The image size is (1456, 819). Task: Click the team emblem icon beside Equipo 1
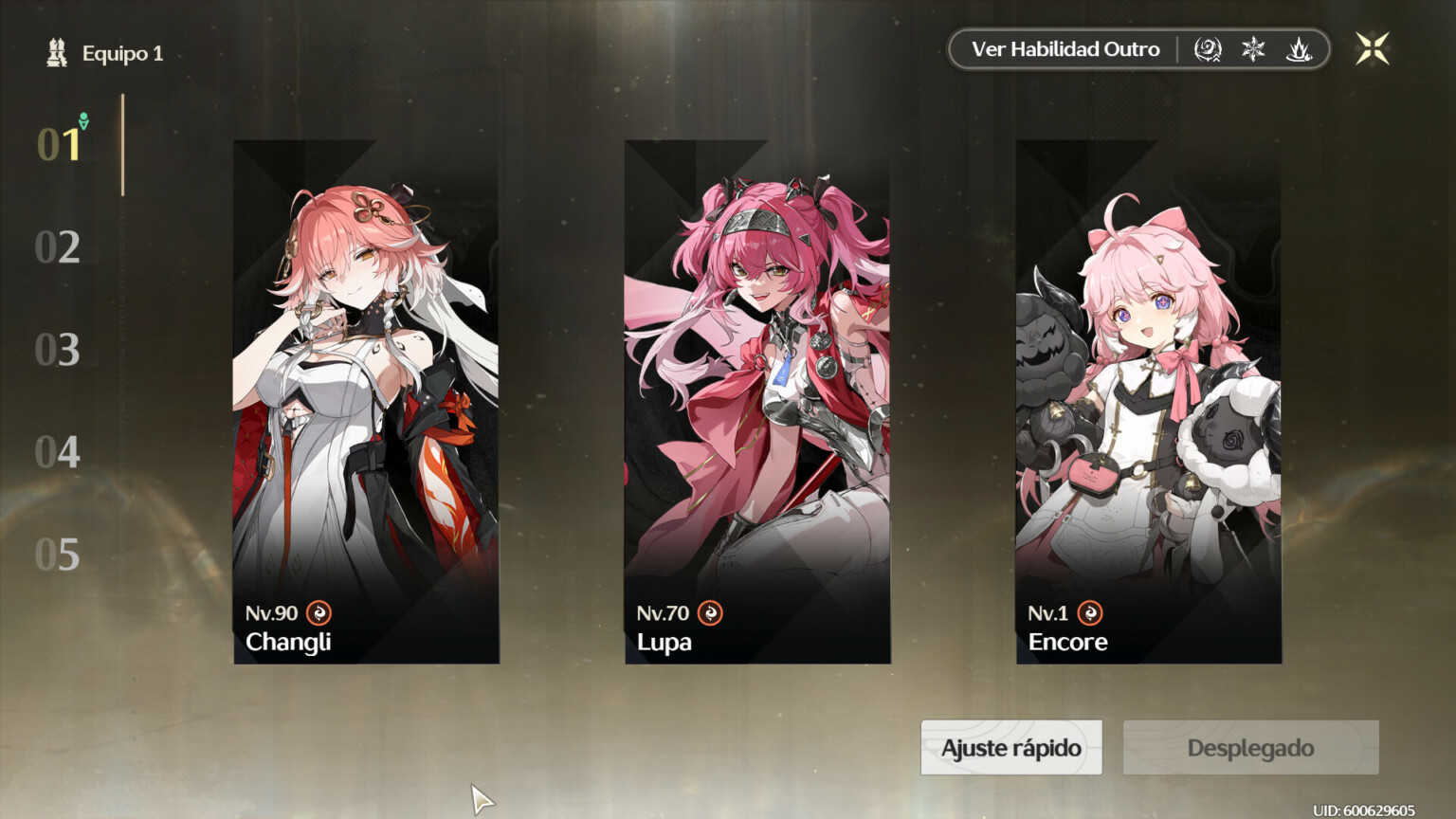pyautogui.click(x=56, y=52)
